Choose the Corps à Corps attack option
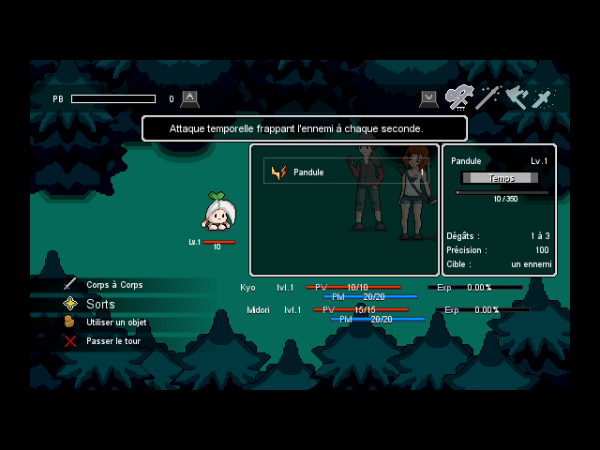The image size is (600, 450). pos(113,285)
